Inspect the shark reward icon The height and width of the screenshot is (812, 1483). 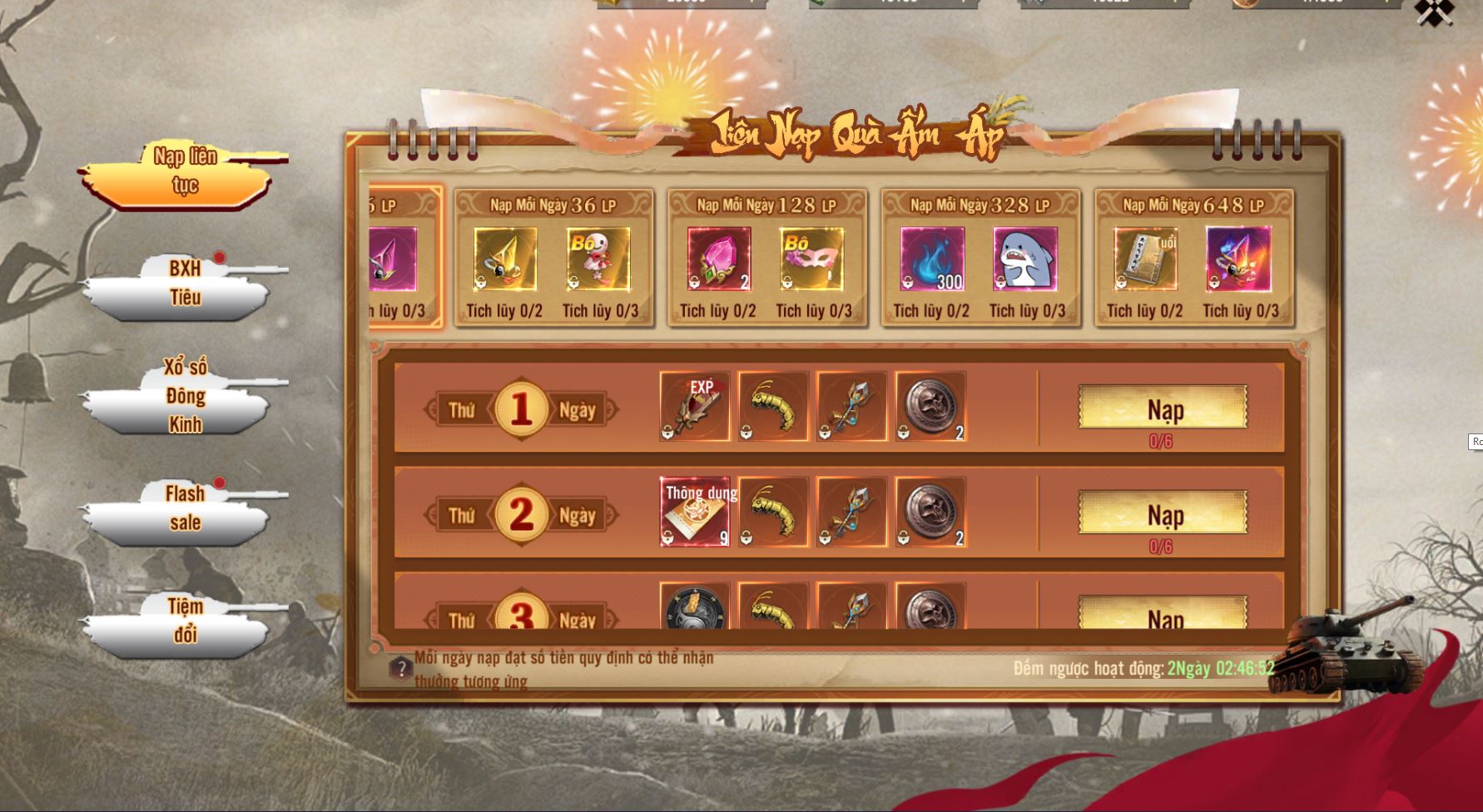point(1025,260)
